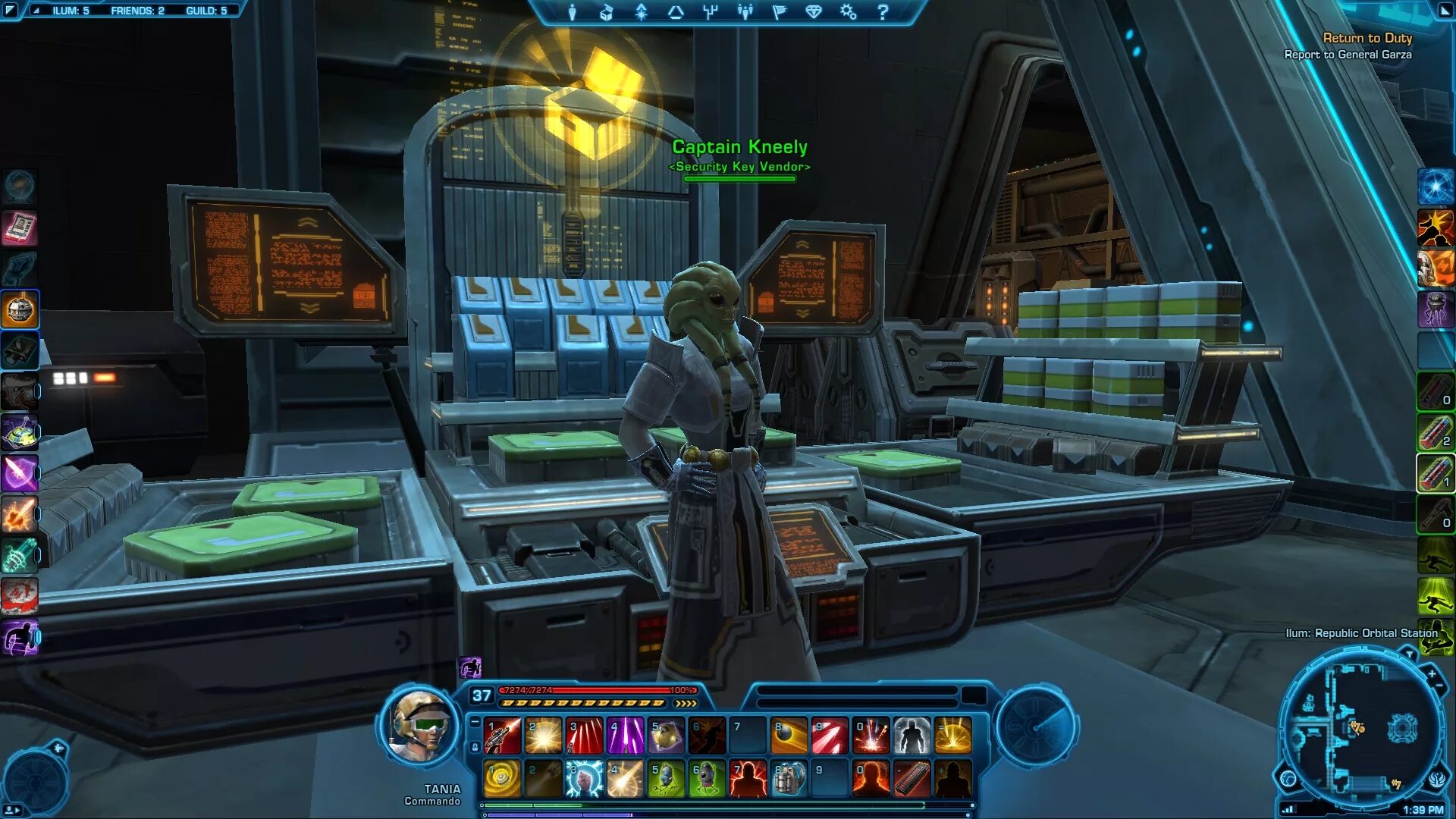Open the guild flag icon in top menu
Viewport: 1456px width, 819px height.
pyautogui.click(x=780, y=12)
